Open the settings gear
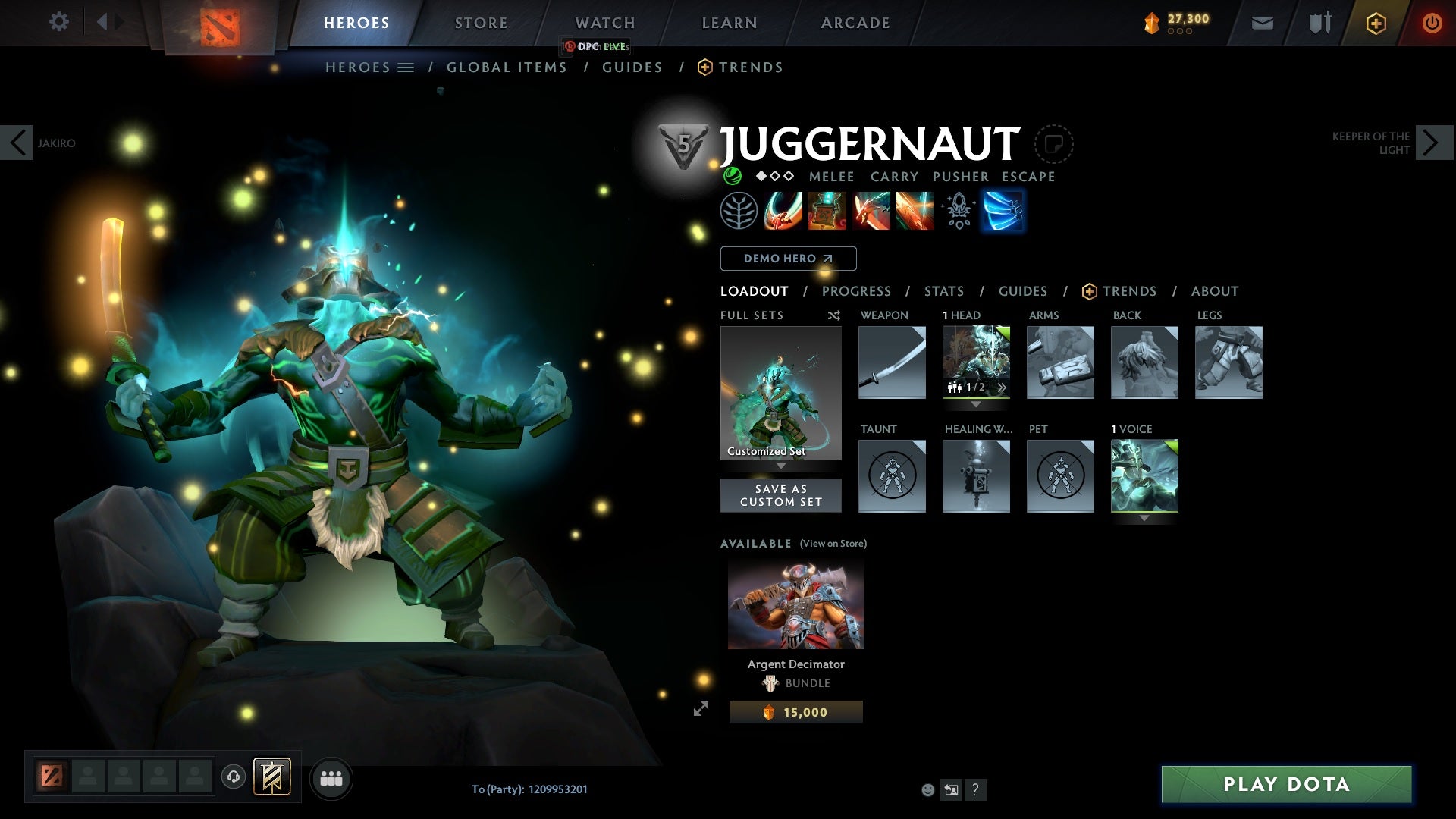 [x=58, y=22]
